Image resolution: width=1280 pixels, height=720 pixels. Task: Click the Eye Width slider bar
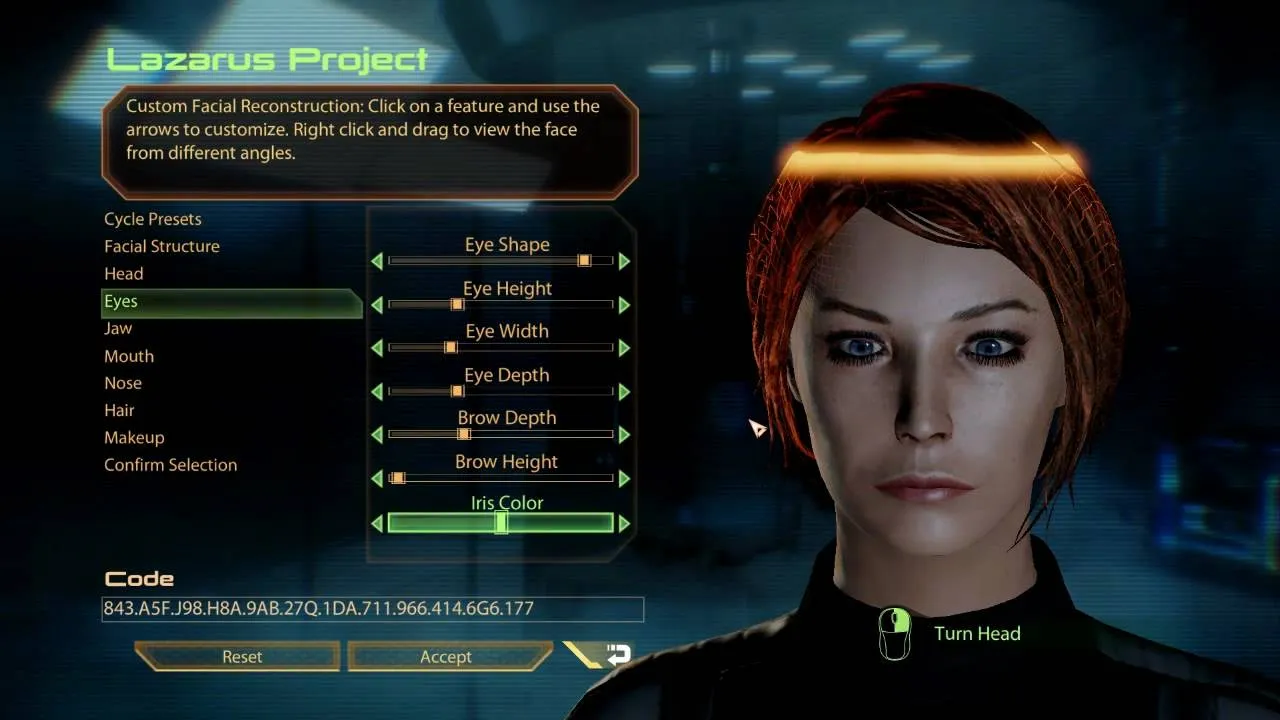click(x=500, y=348)
